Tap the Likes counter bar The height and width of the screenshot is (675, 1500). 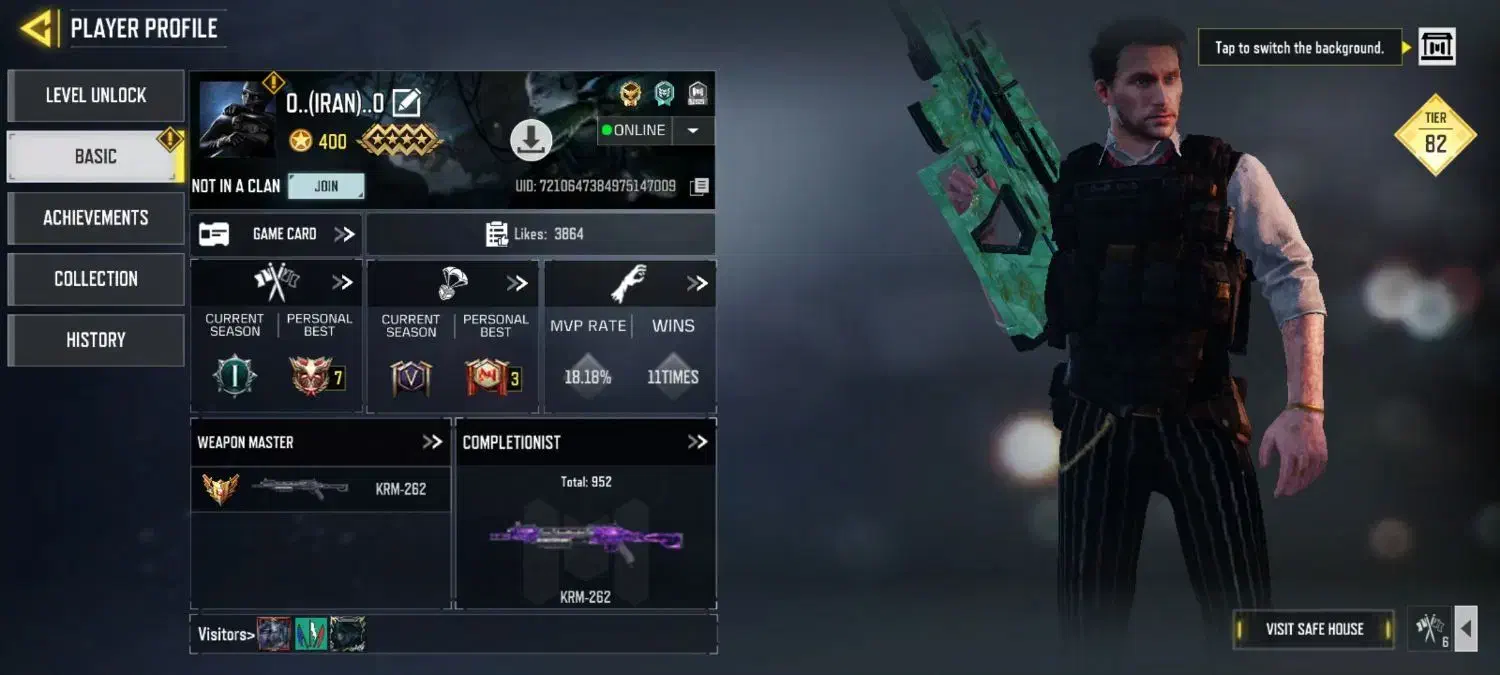coord(540,234)
